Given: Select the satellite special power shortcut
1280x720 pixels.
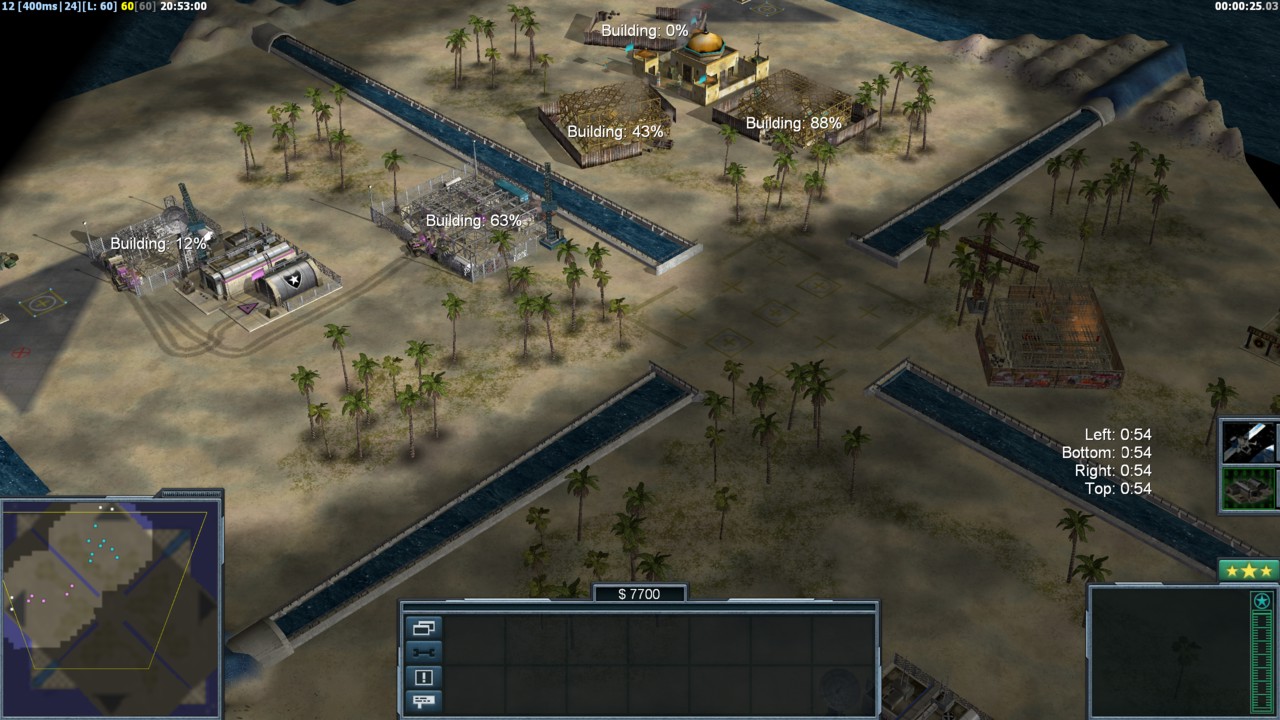Looking at the screenshot, I should pos(1250,442).
